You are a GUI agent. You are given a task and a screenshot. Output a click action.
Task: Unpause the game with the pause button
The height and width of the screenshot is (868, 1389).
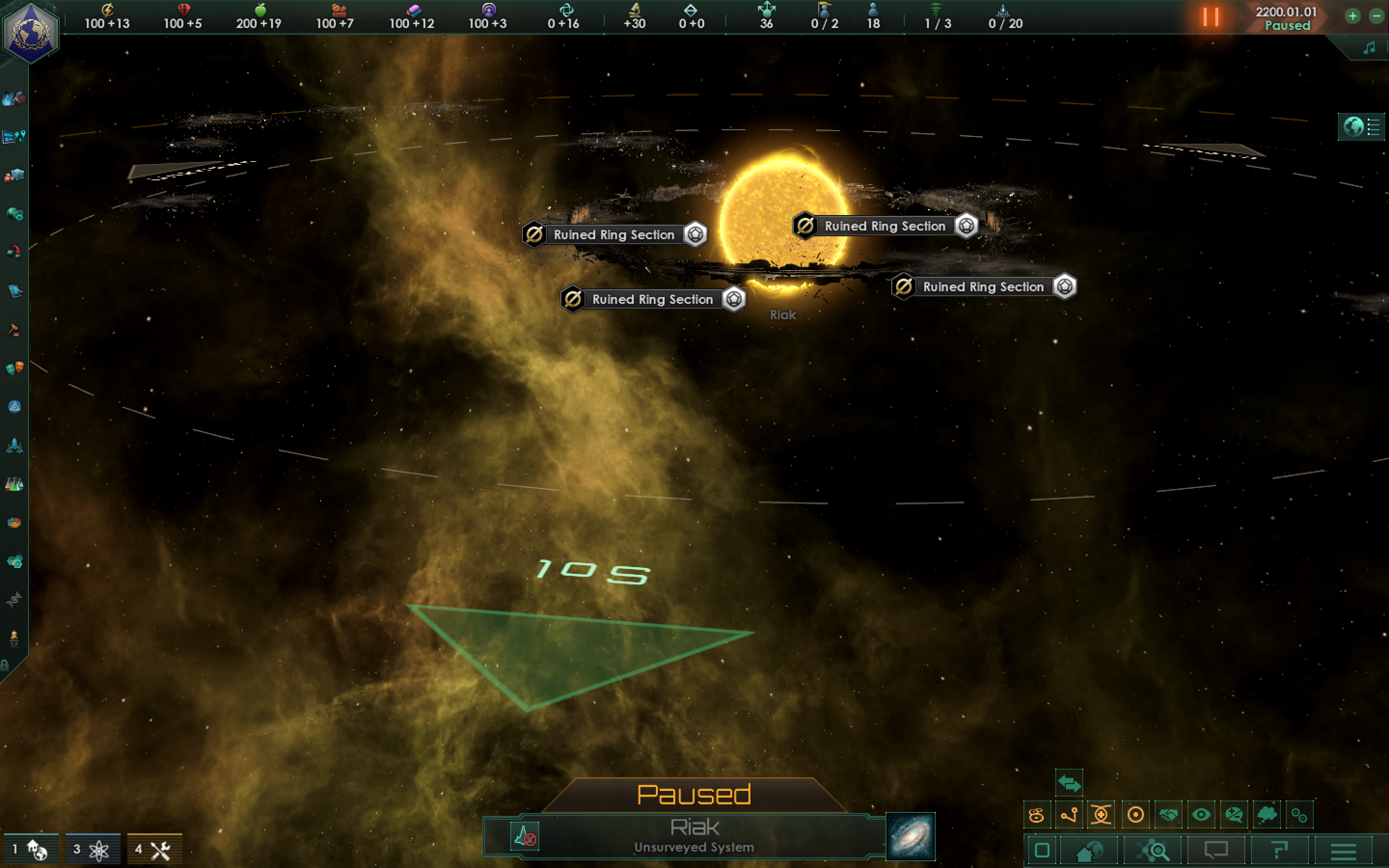1212,17
